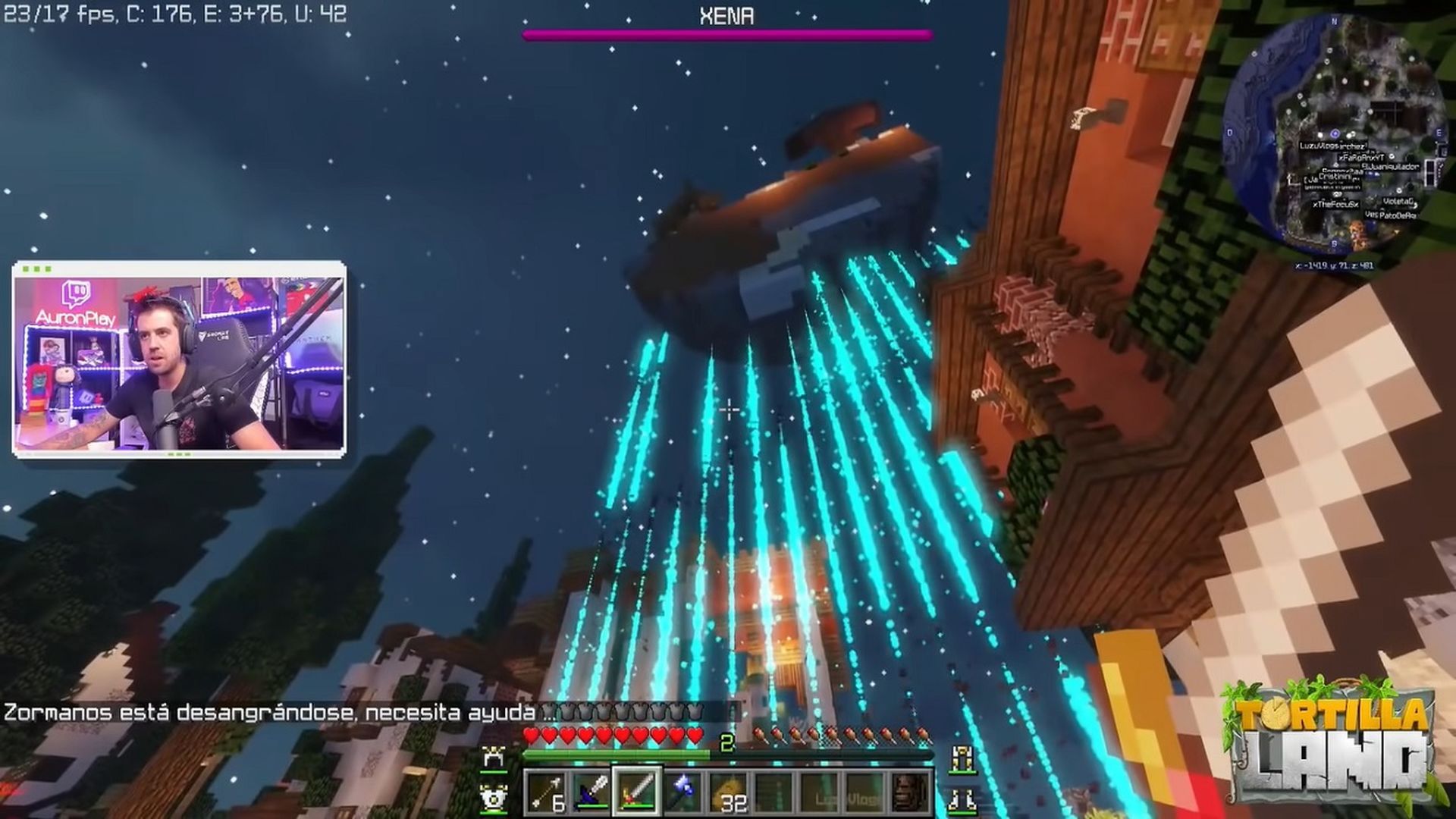Click the leggings armor status icon
1456x819 pixels.
pyautogui.click(x=962, y=756)
